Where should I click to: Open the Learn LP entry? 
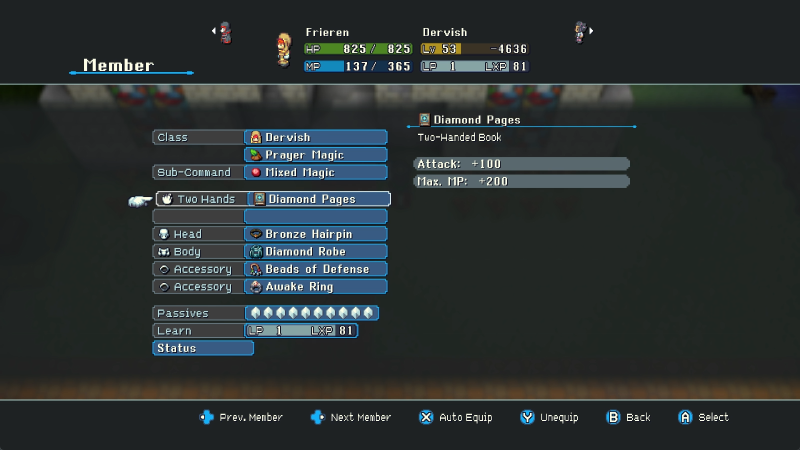pos(301,331)
